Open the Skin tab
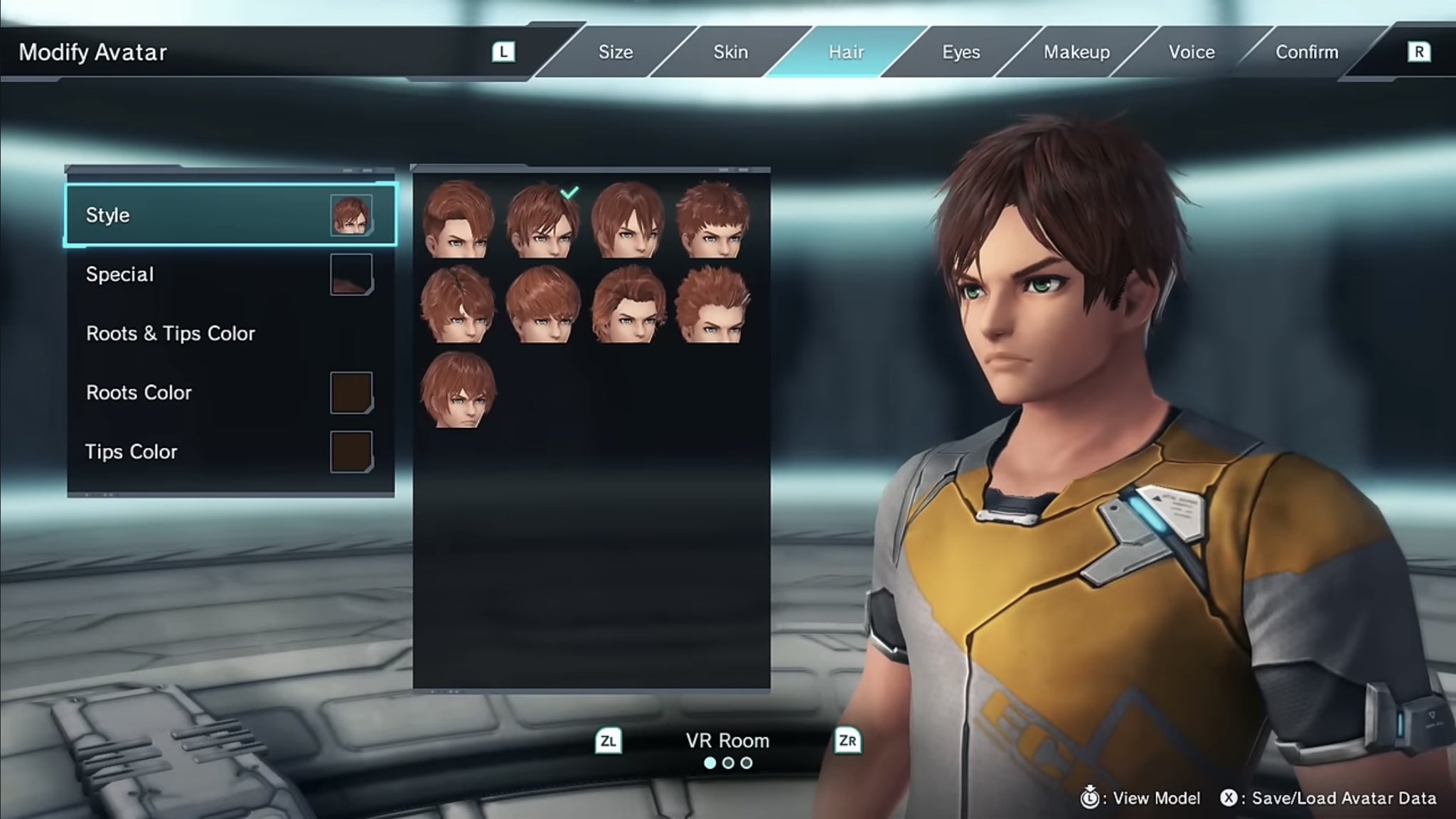Image resolution: width=1456 pixels, height=819 pixels. (730, 52)
